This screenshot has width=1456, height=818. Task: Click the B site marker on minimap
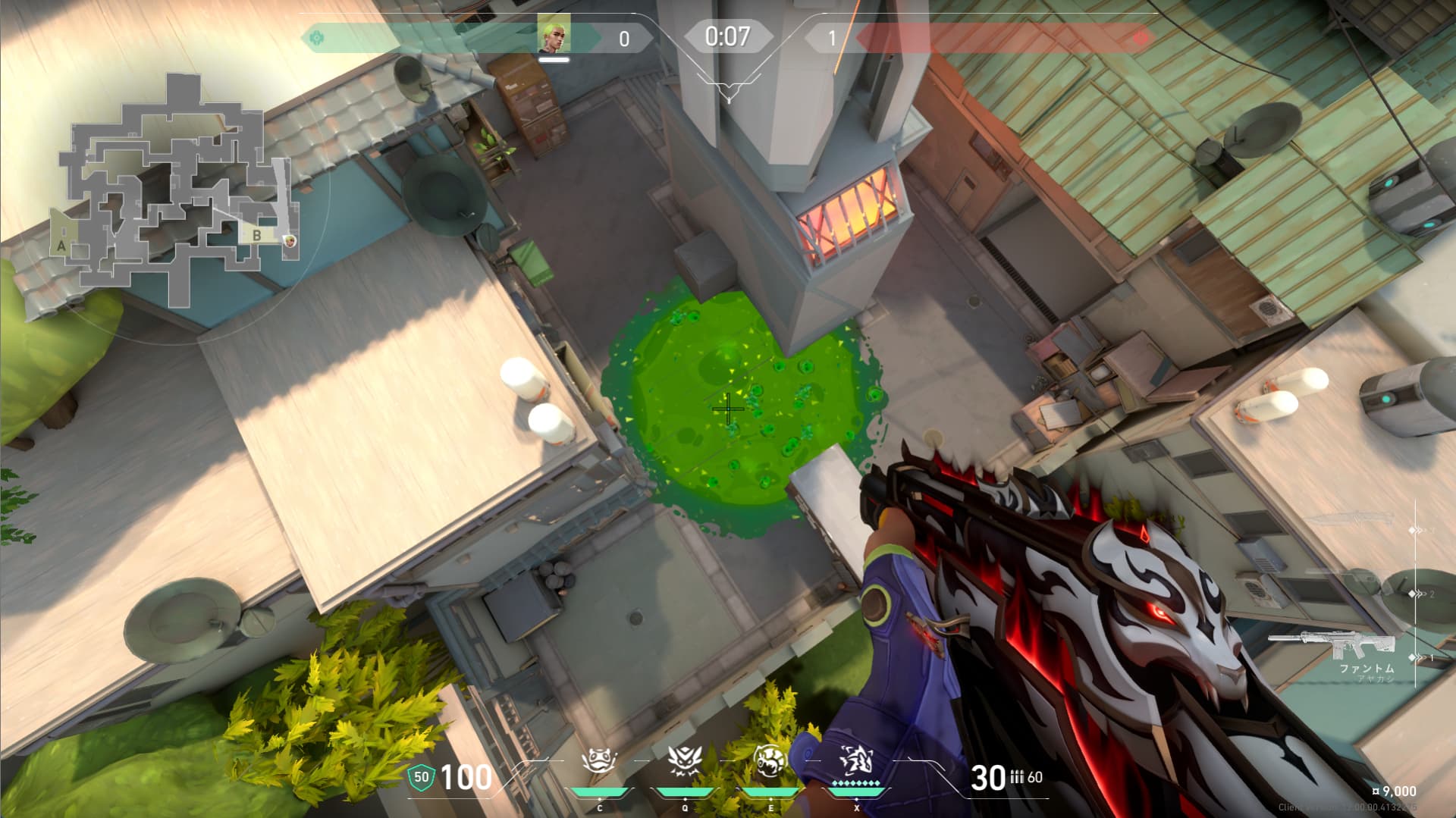tap(256, 235)
